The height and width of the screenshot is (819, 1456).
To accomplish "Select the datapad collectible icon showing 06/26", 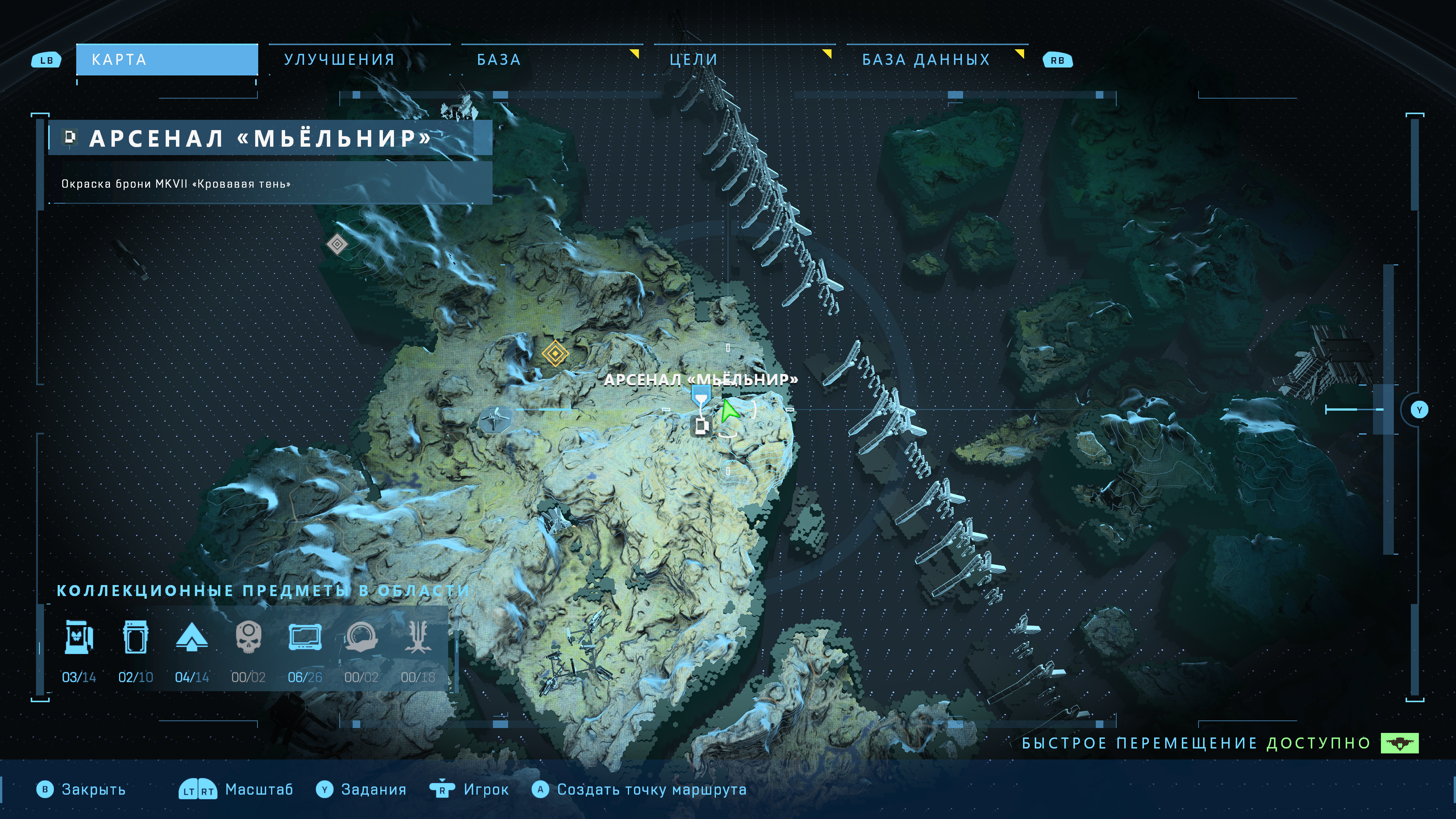I will (x=304, y=637).
